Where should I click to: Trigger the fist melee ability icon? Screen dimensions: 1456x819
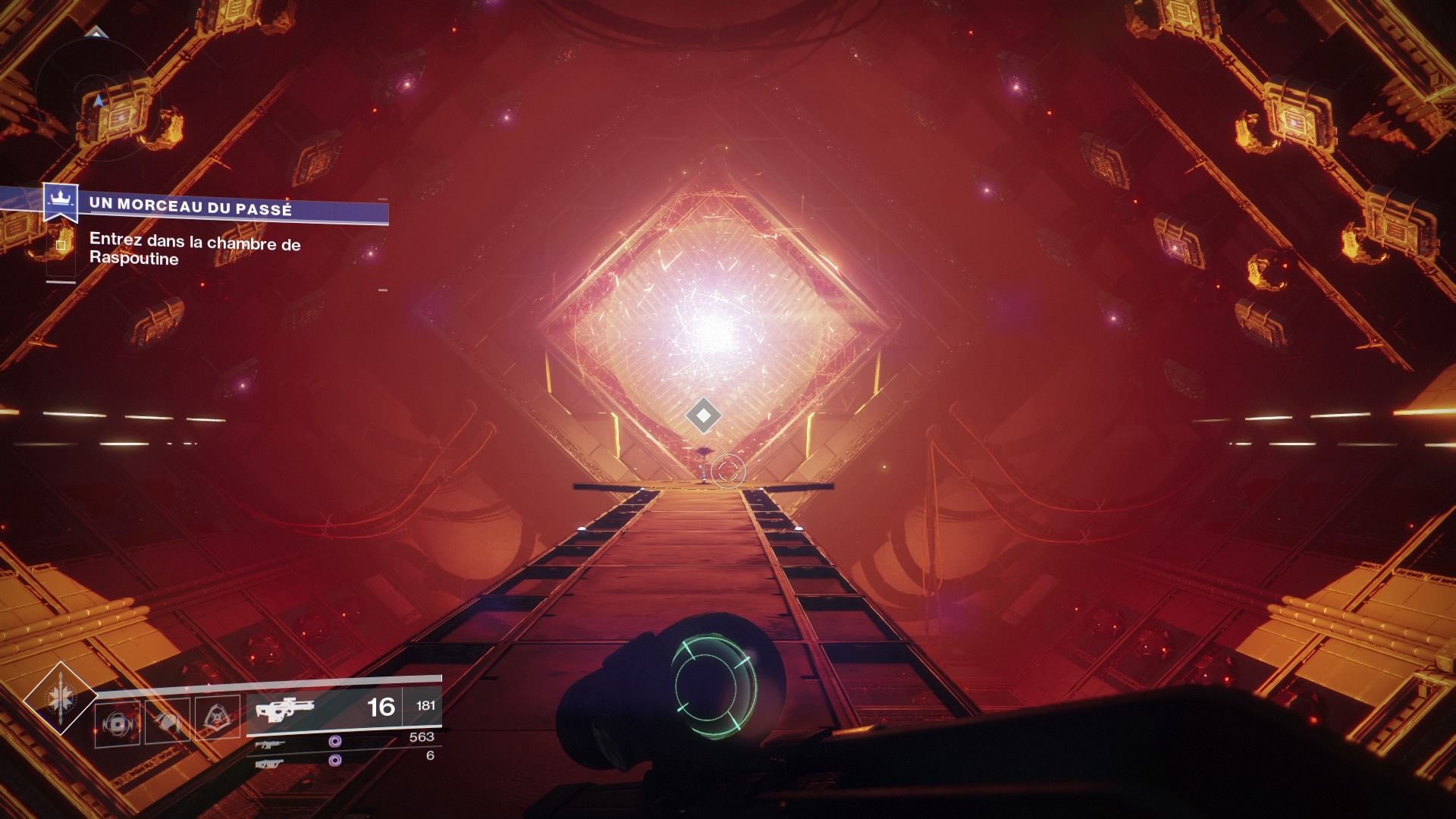(x=168, y=720)
